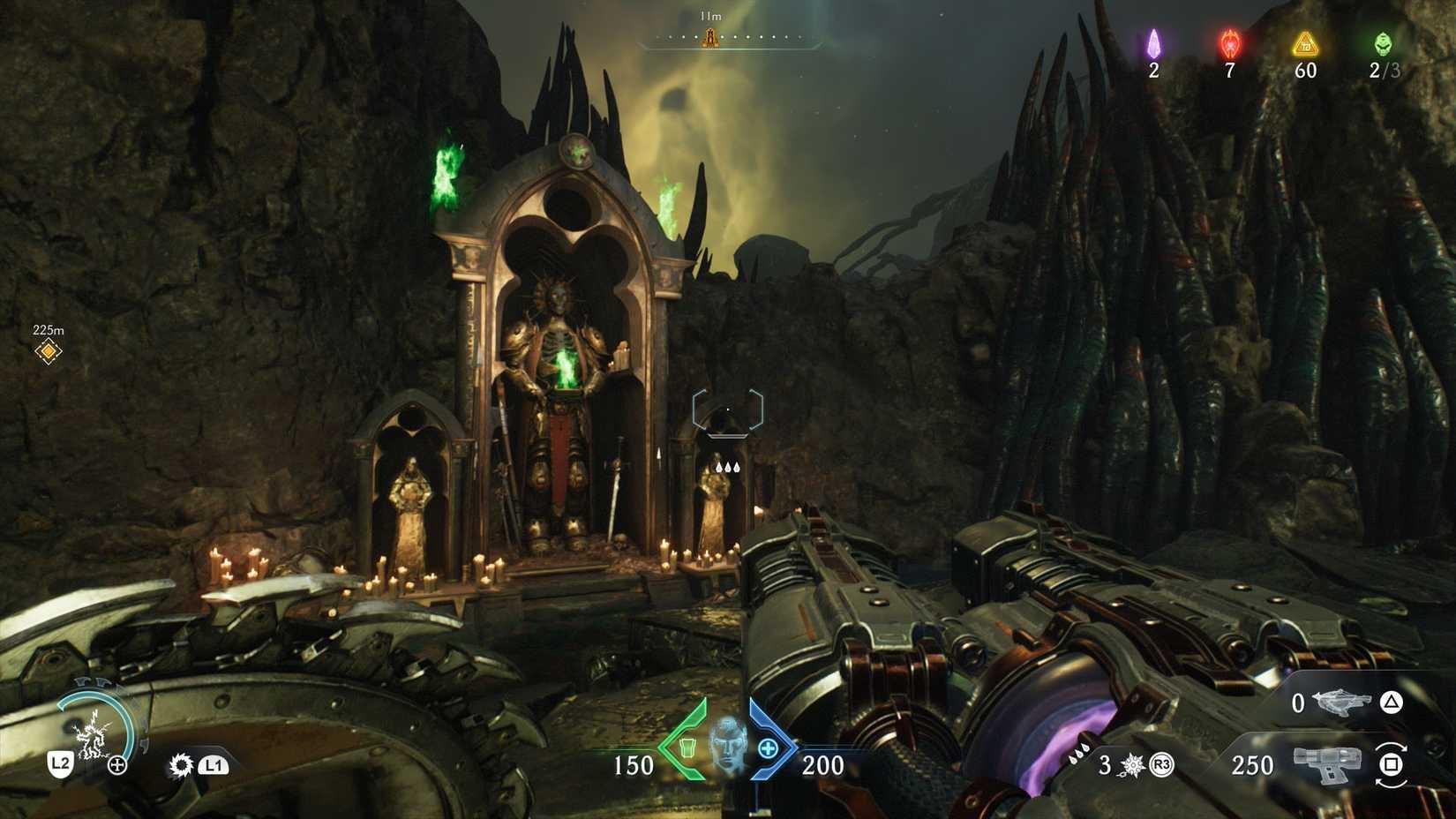Click the red demonic essence icon showing 7
The width and height of the screenshot is (1456, 819).
coord(1228,42)
